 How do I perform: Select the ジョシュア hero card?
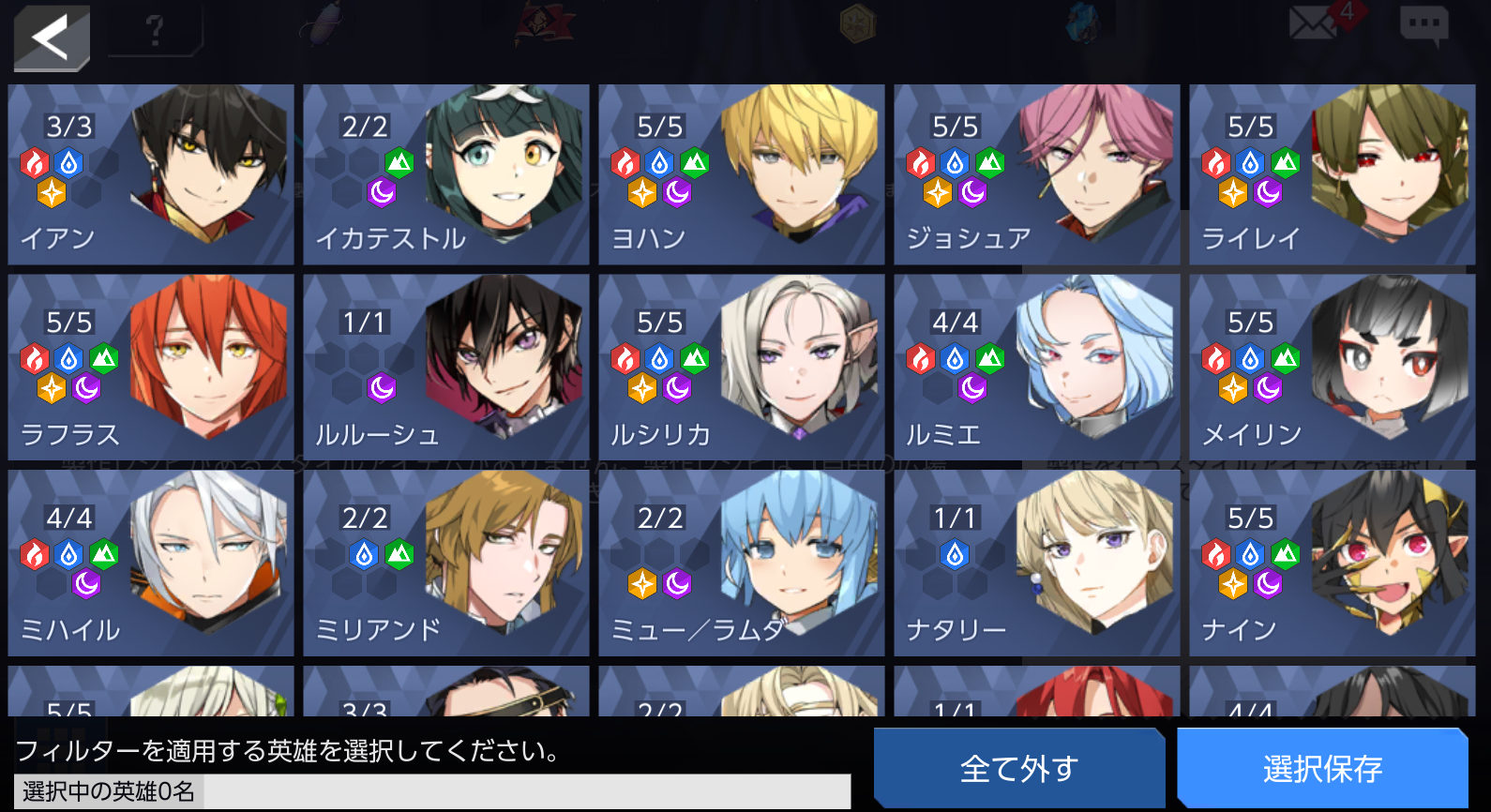1036,174
